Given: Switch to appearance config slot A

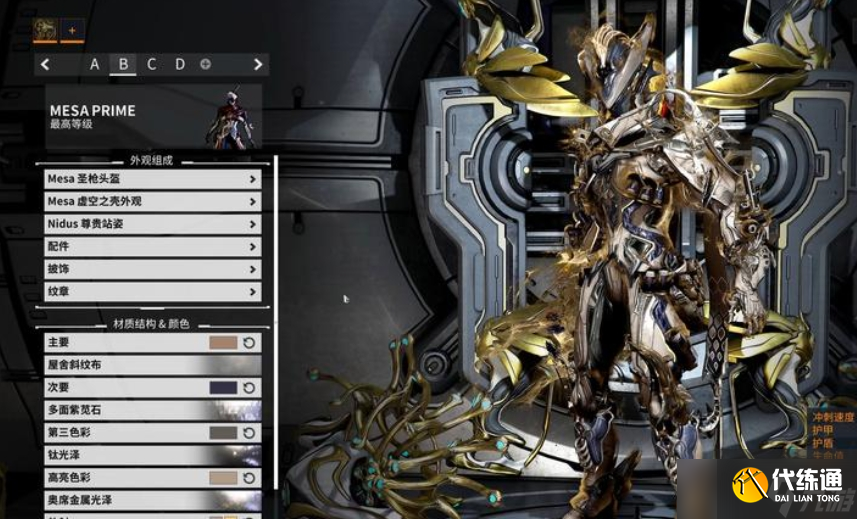Looking at the screenshot, I should click(x=95, y=64).
